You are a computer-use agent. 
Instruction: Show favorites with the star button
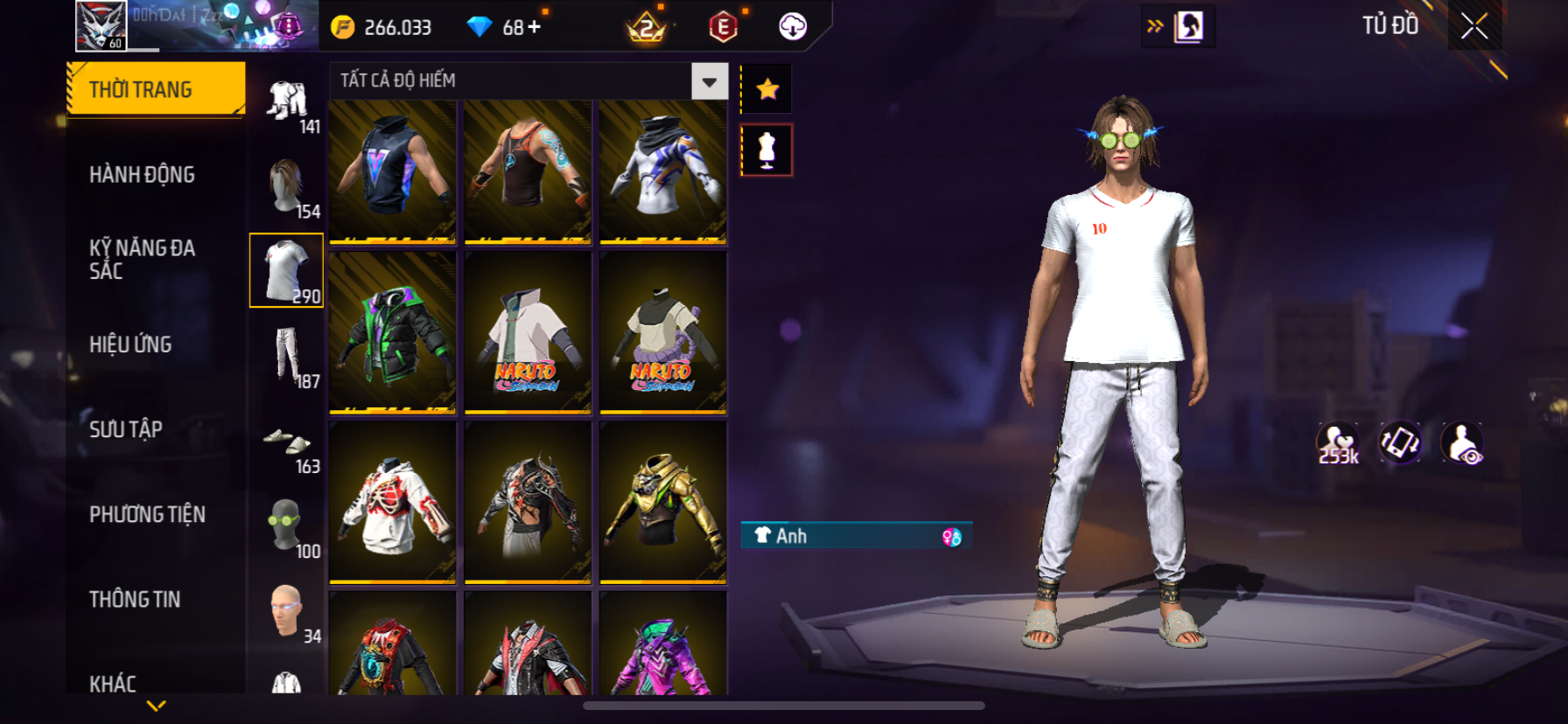click(x=767, y=89)
